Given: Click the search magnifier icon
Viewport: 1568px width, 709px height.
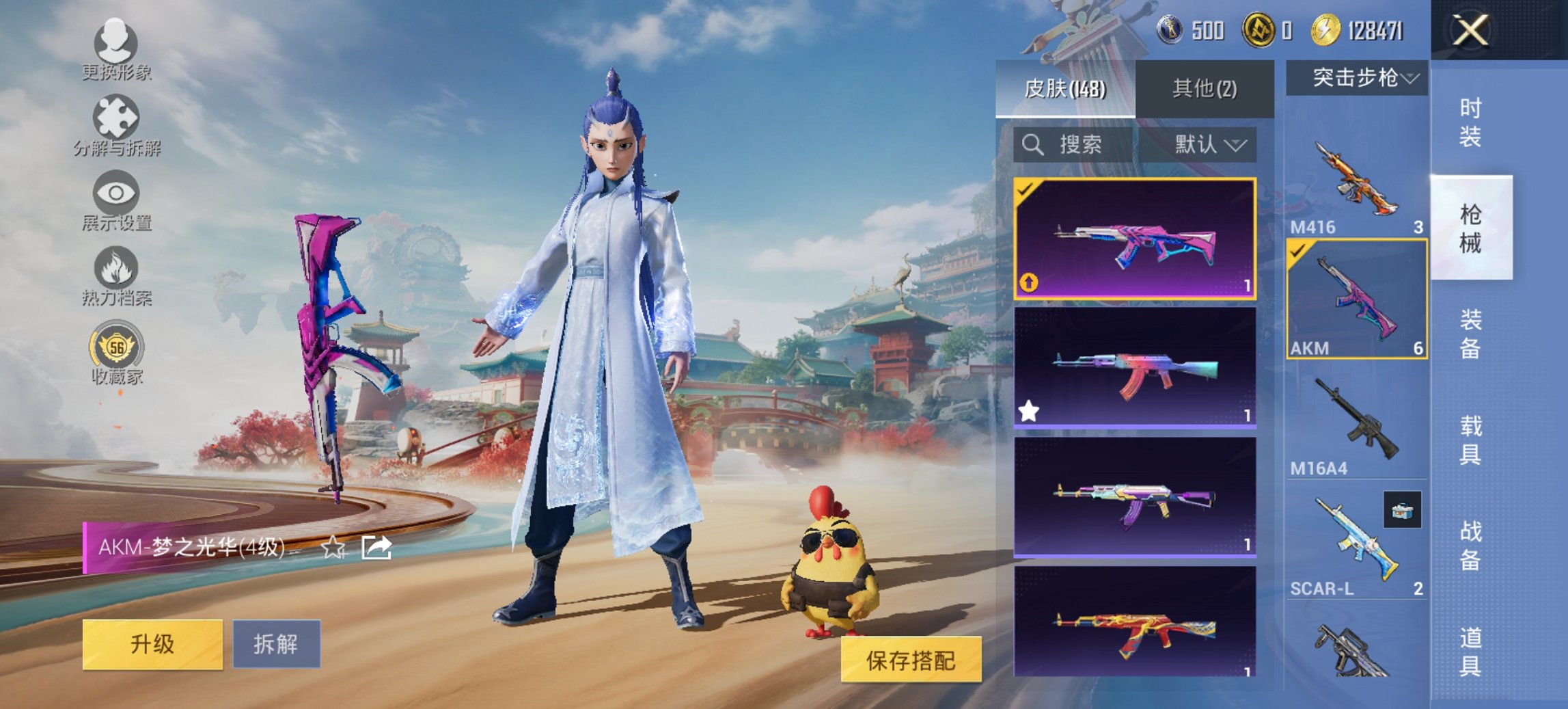Looking at the screenshot, I should 1032,146.
